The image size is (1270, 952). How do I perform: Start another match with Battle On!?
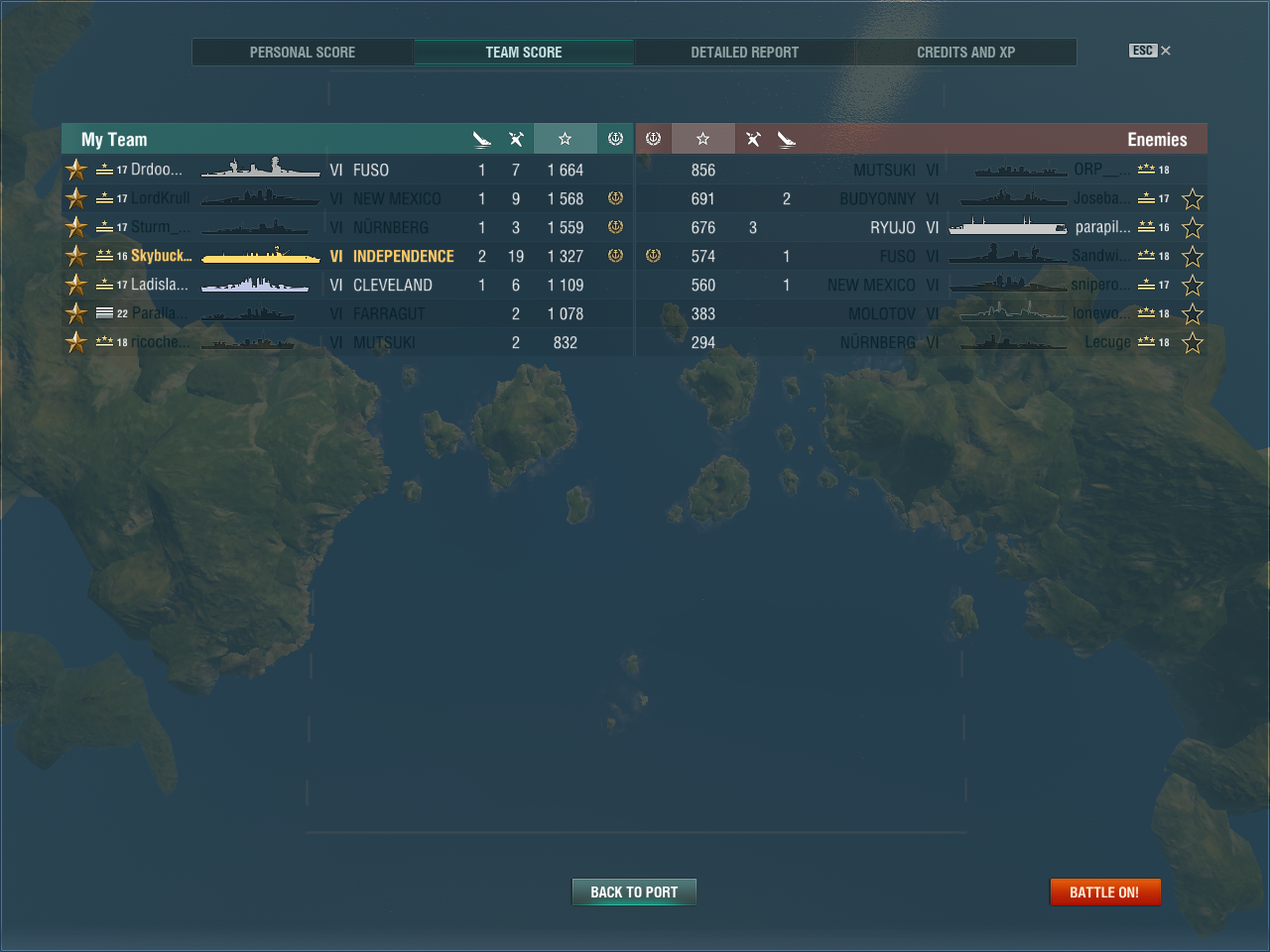1104,892
